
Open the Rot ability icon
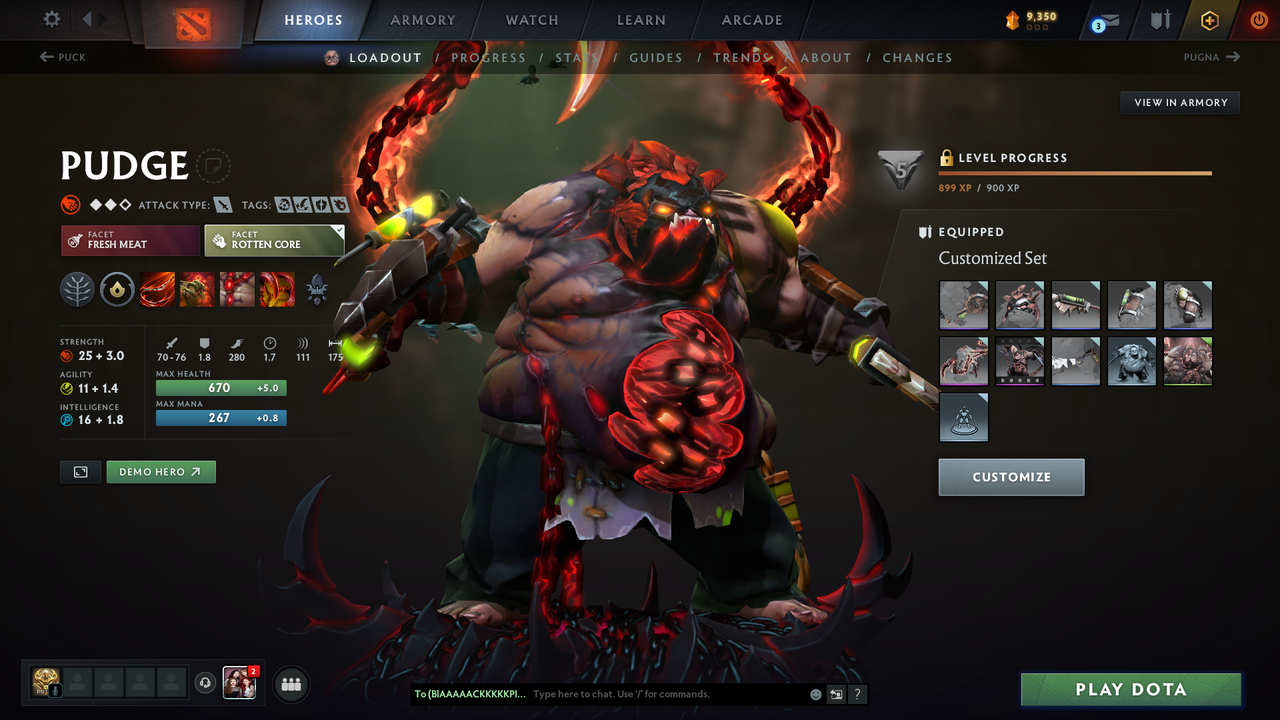[197, 290]
